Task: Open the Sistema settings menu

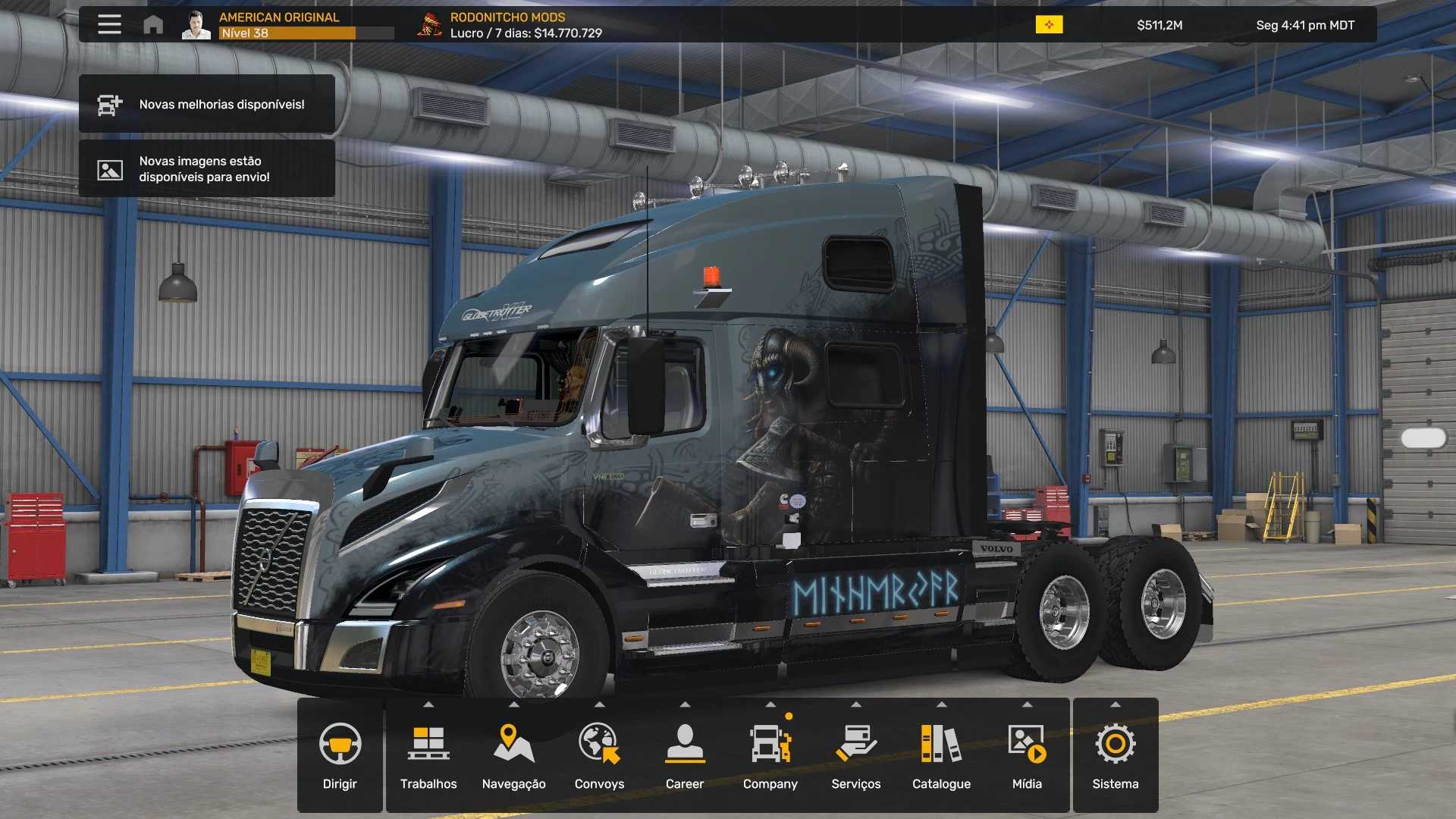Action: [1116, 755]
